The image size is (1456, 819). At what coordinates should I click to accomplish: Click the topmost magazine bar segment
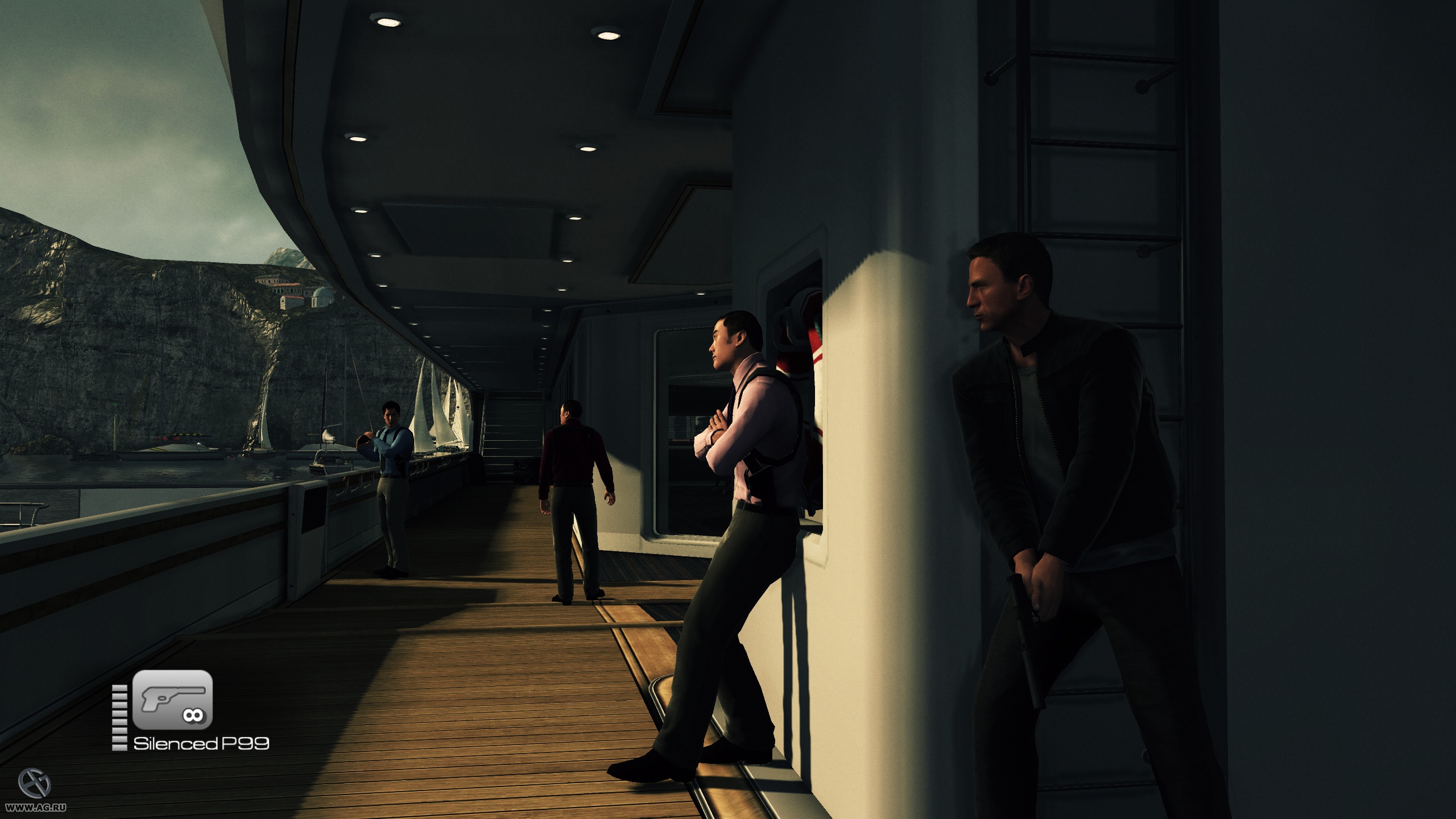point(119,688)
